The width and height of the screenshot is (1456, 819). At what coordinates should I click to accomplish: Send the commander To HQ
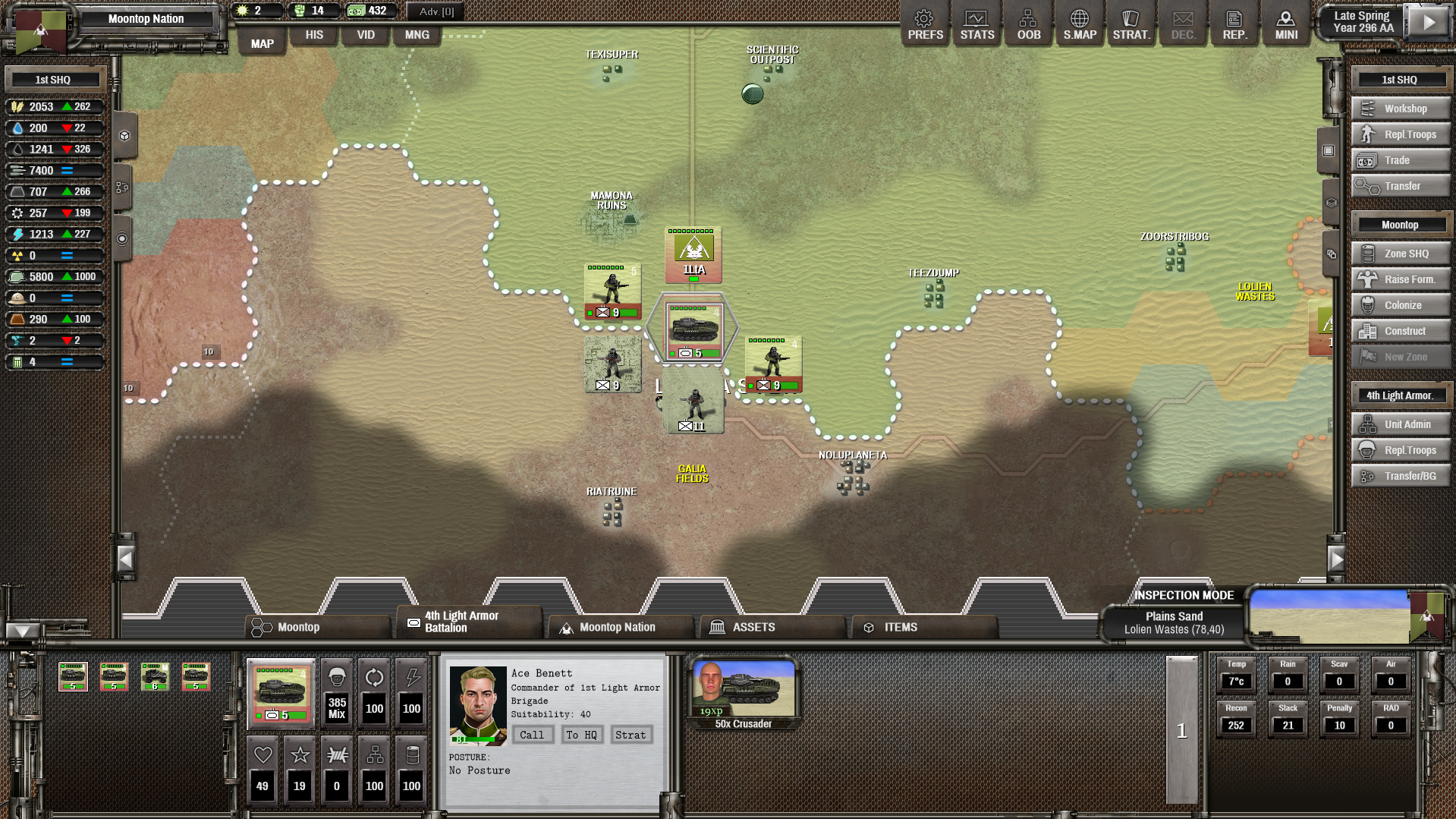point(581,735)
